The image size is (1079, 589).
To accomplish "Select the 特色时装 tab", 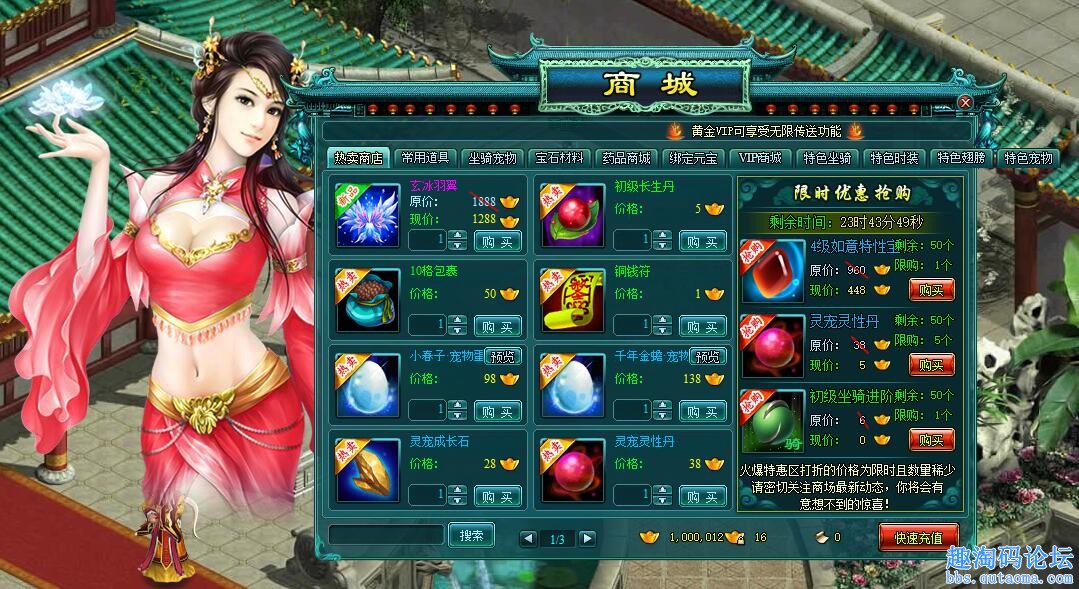I will [894, 158].
